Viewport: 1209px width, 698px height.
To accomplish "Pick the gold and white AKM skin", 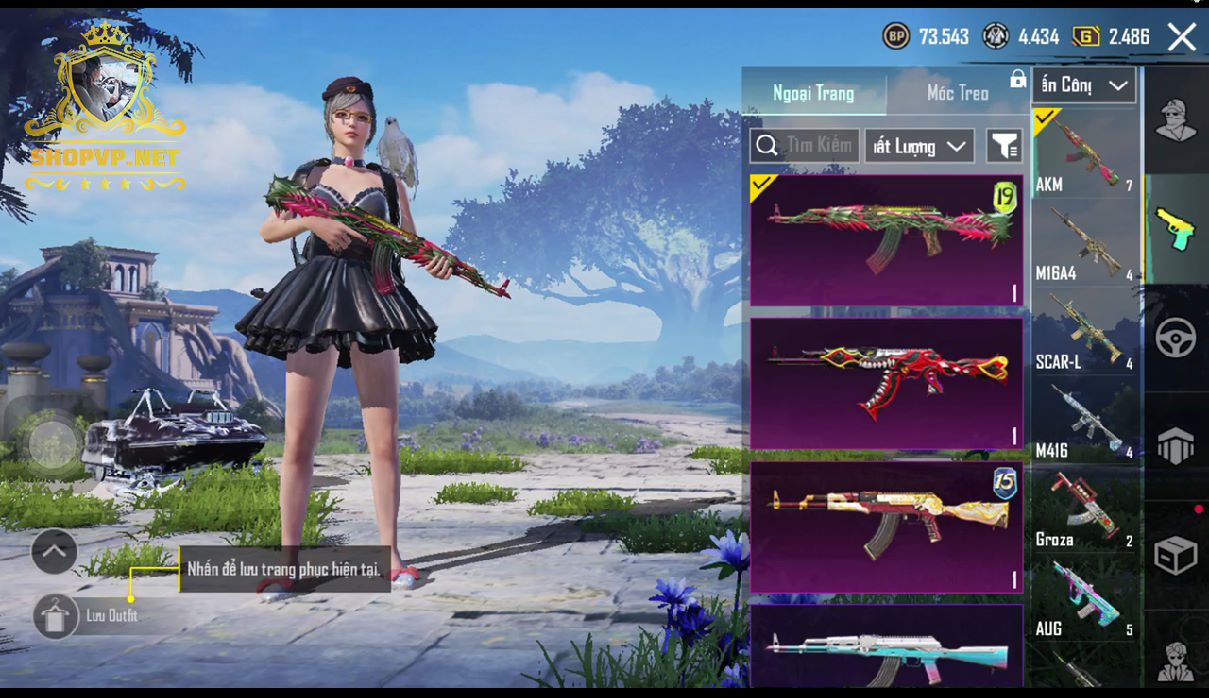I will [886, 526].
